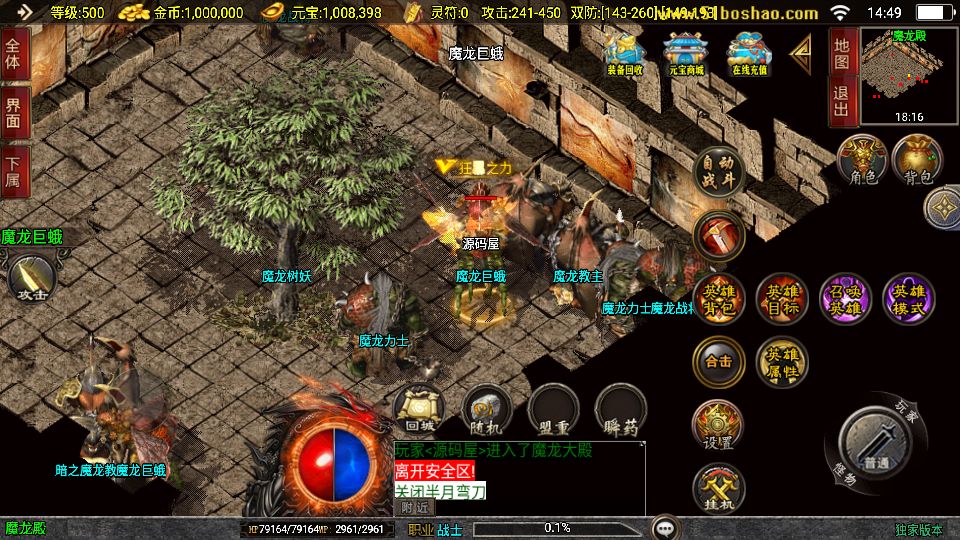Open the 背包 backpack

coord(917,160)
